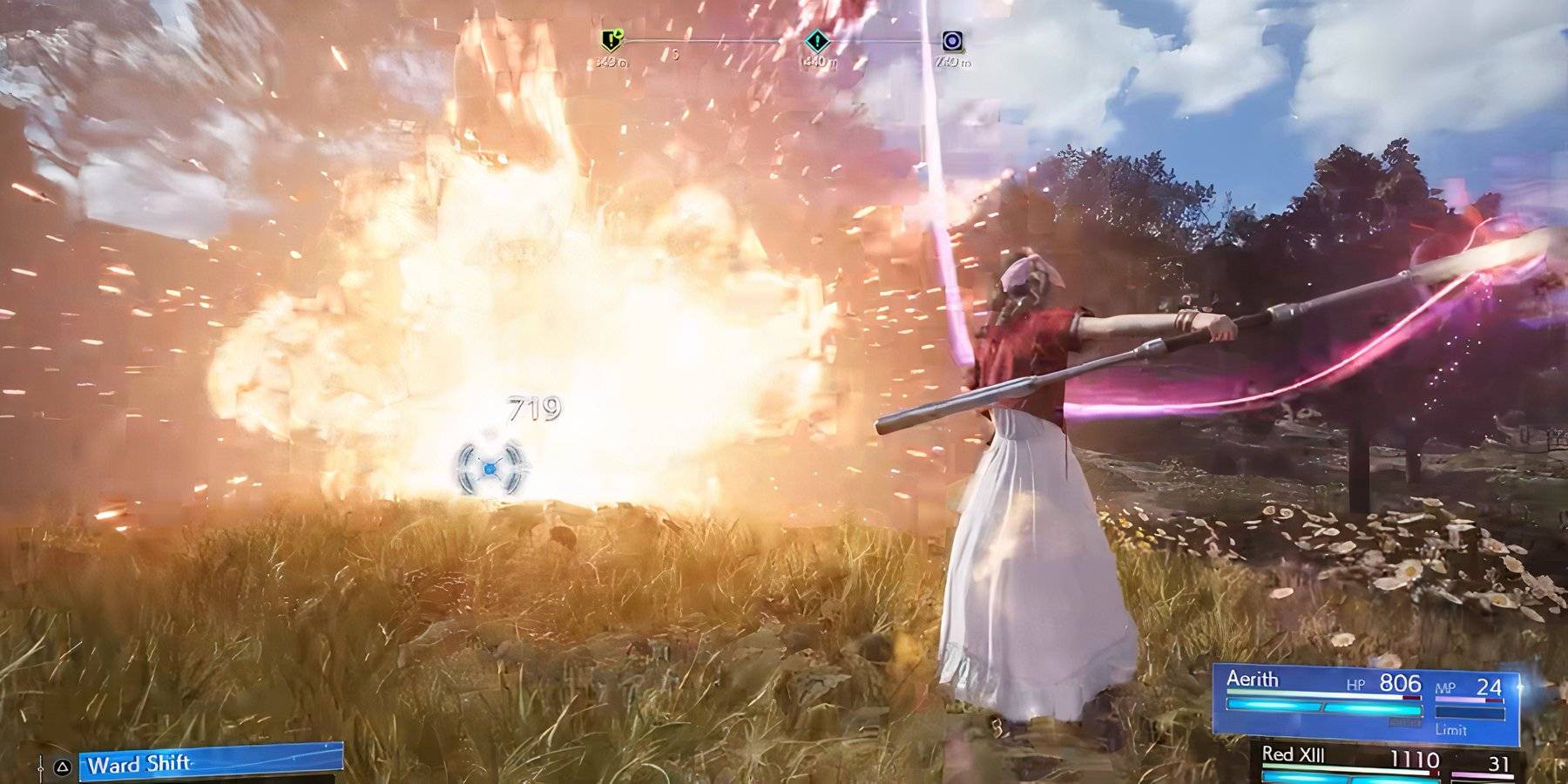Image resolution: width=1568 pixels, height=784 pixels.
Task: Select the small green arrow badge on shield marker
Action: 619,31
